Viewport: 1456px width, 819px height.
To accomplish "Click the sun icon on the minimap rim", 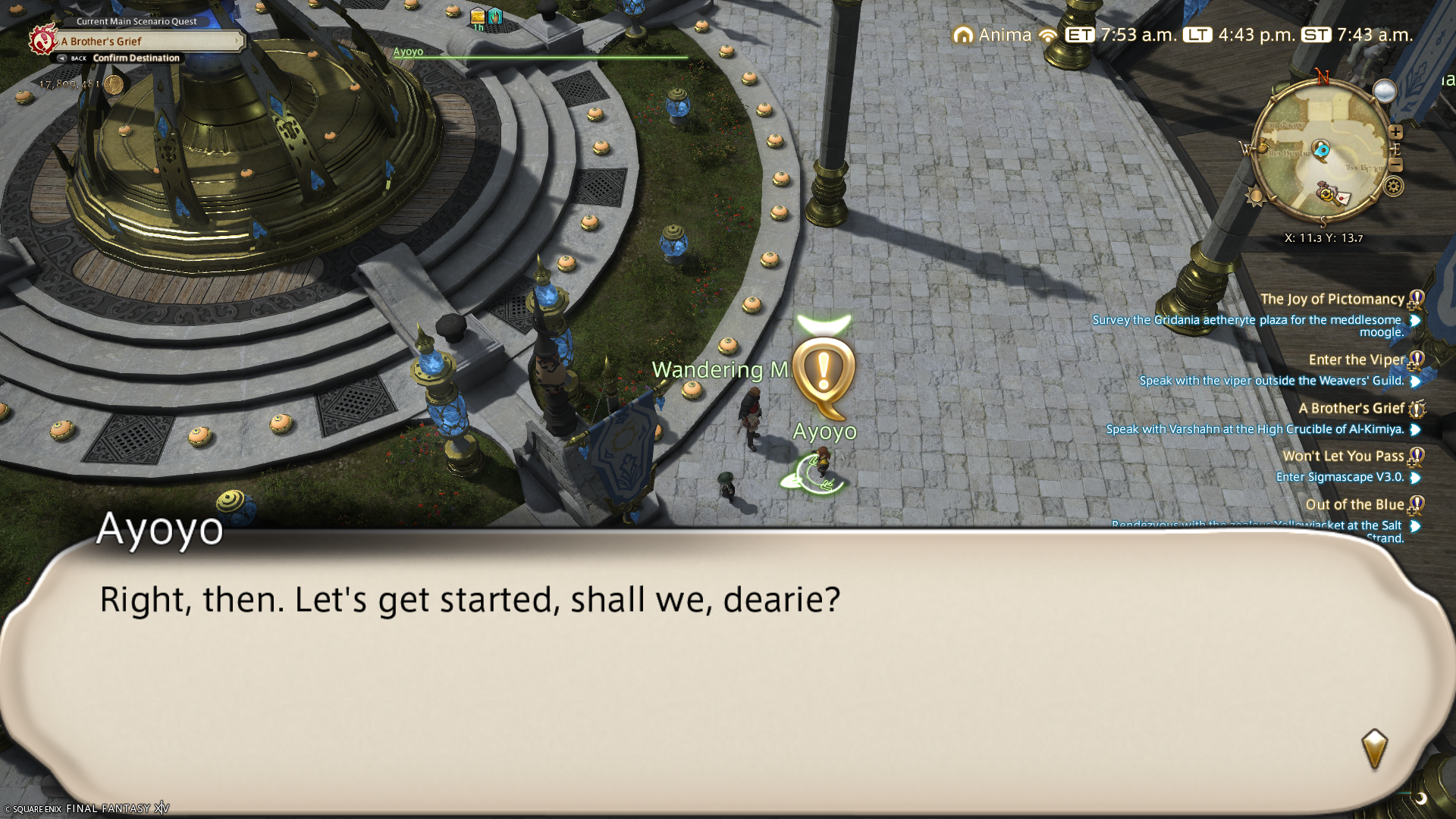I will 1255,197.
